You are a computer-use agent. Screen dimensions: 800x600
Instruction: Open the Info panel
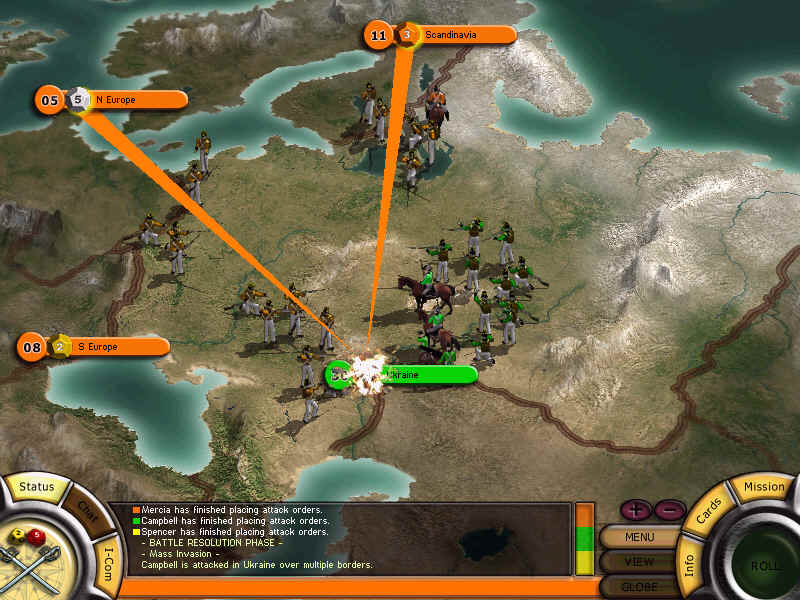tap(690, 559)
